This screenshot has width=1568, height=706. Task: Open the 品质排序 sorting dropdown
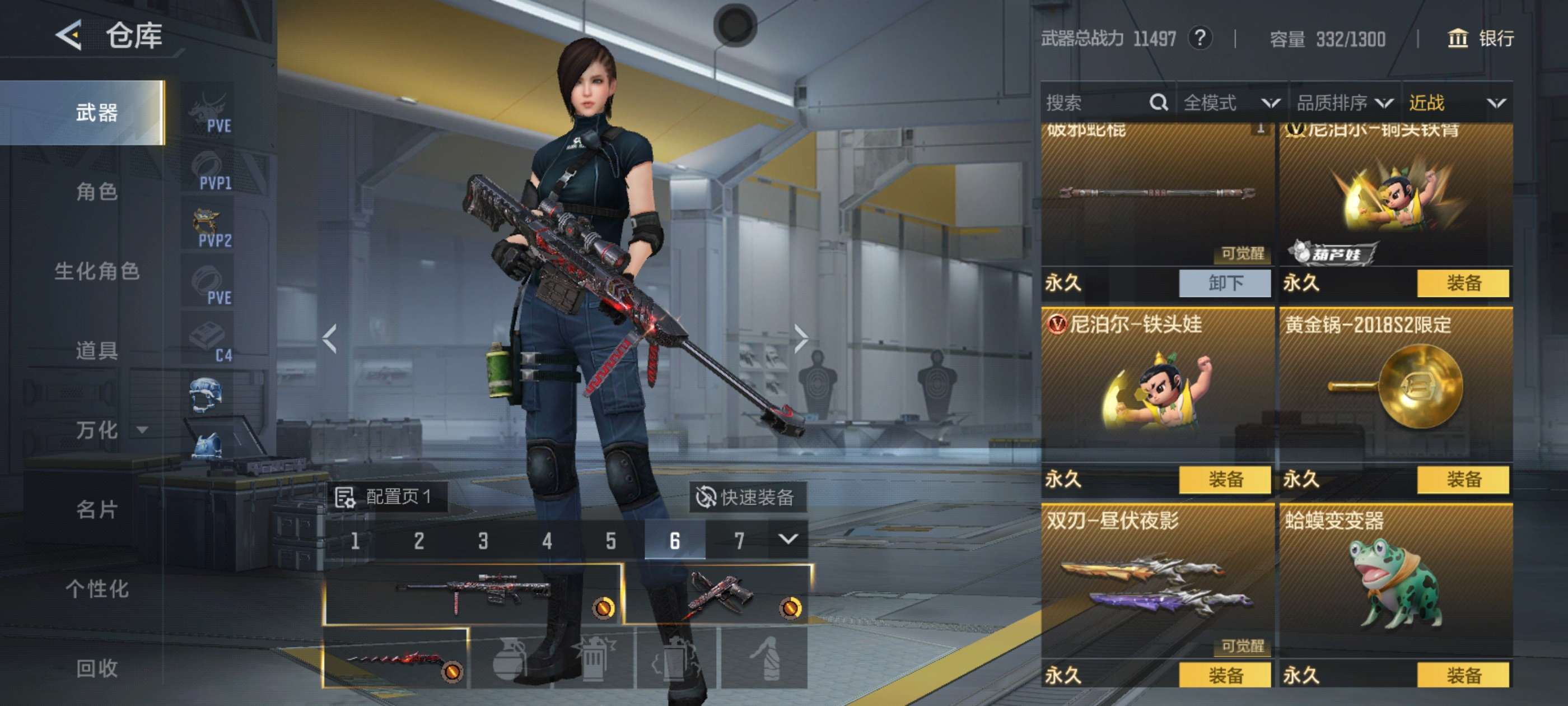1343,103
